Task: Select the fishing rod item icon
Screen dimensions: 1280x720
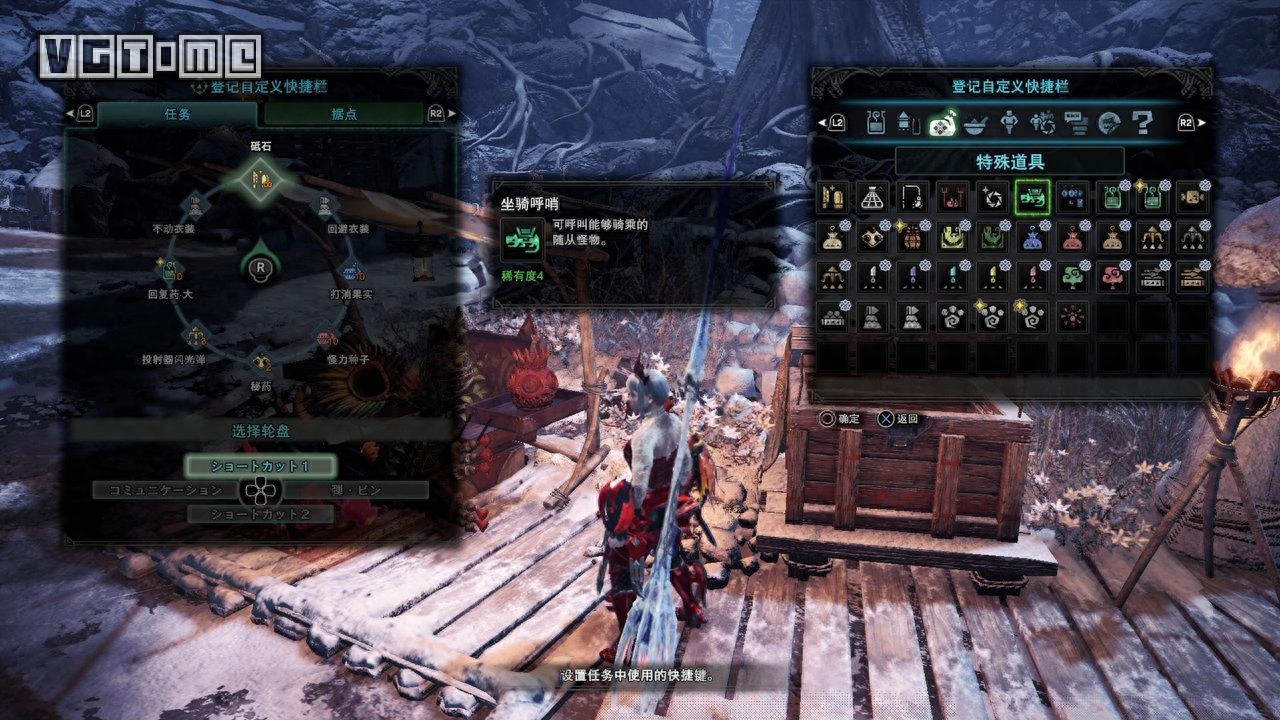Action: pyautogui.click(x=912, y=196)
